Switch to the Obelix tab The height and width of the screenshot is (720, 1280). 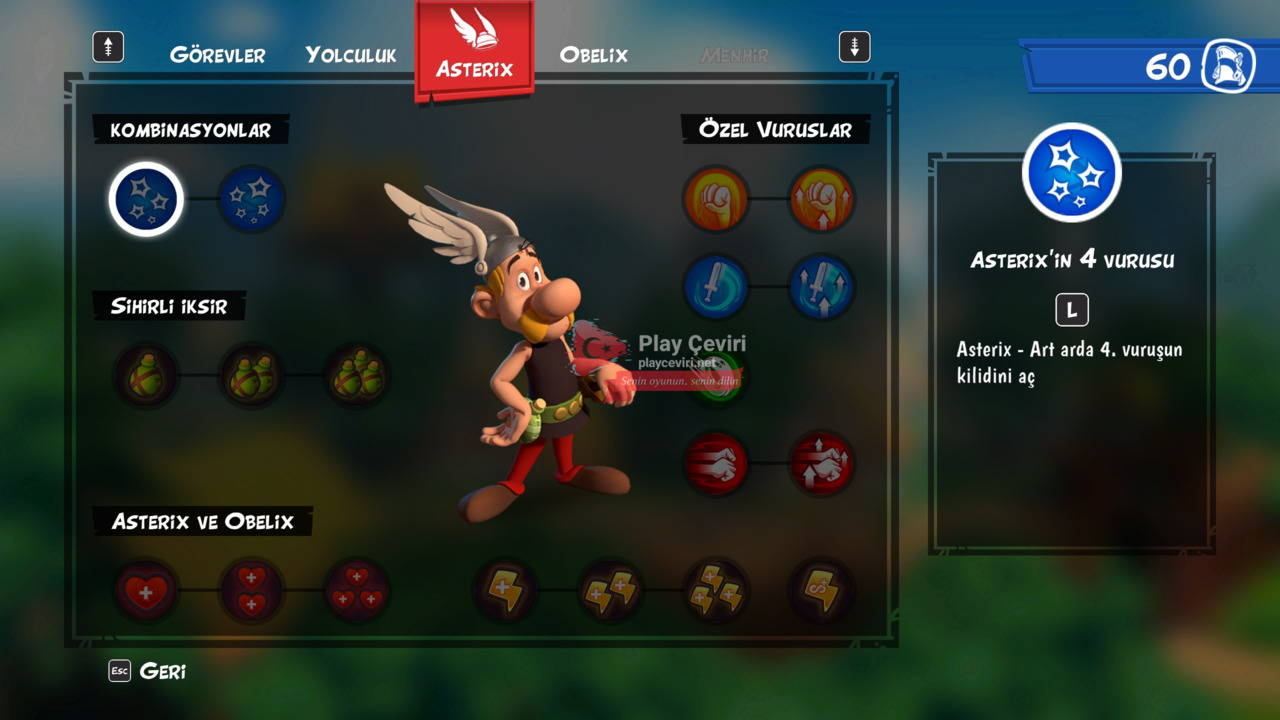click(x=593, y=55)
